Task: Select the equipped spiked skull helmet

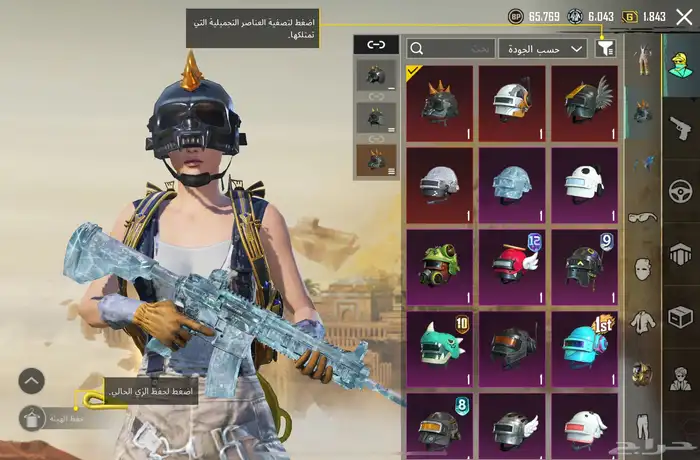Action: (x=440, y=102)
